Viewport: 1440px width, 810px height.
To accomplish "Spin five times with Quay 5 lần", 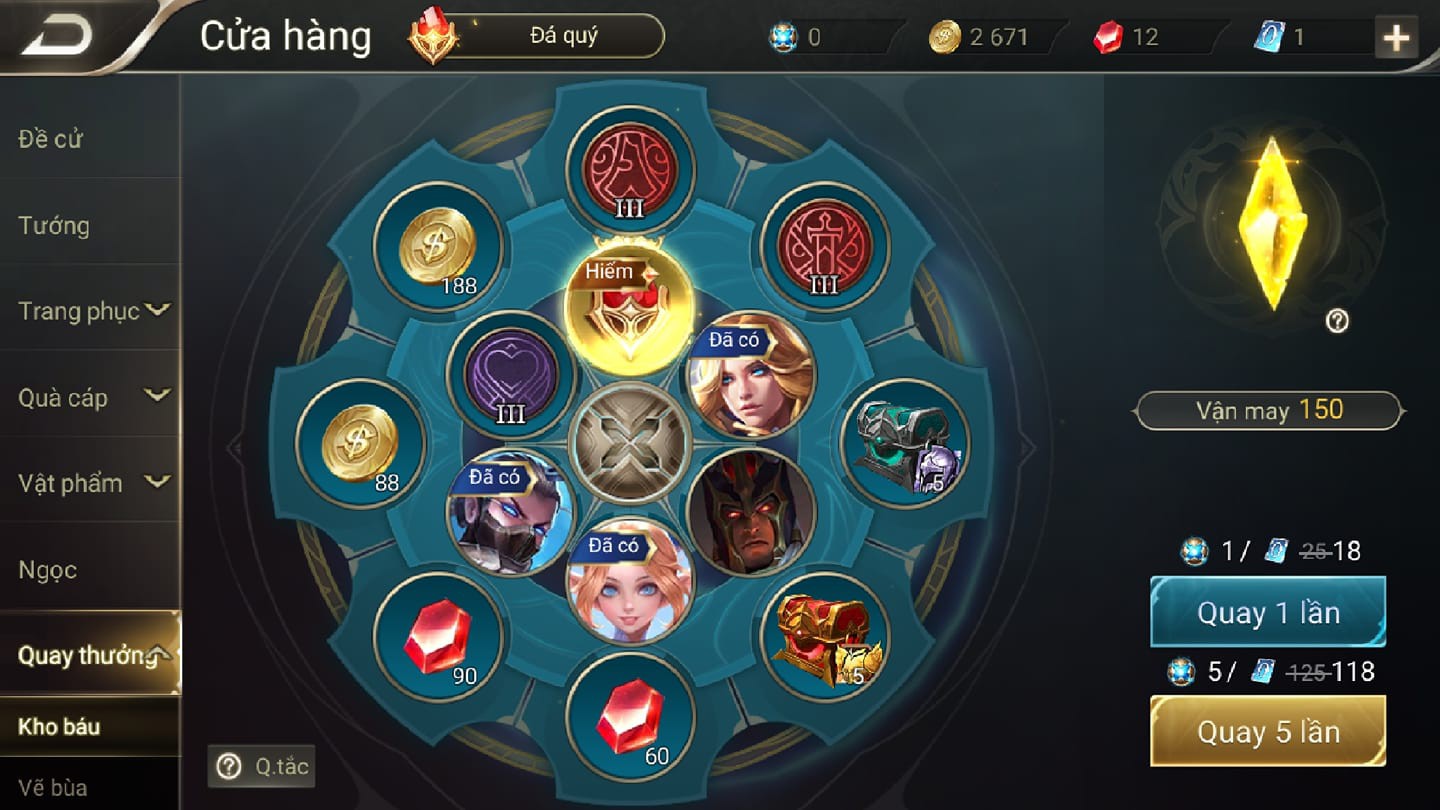I will pyautogui.click(x=1268, y=731).
